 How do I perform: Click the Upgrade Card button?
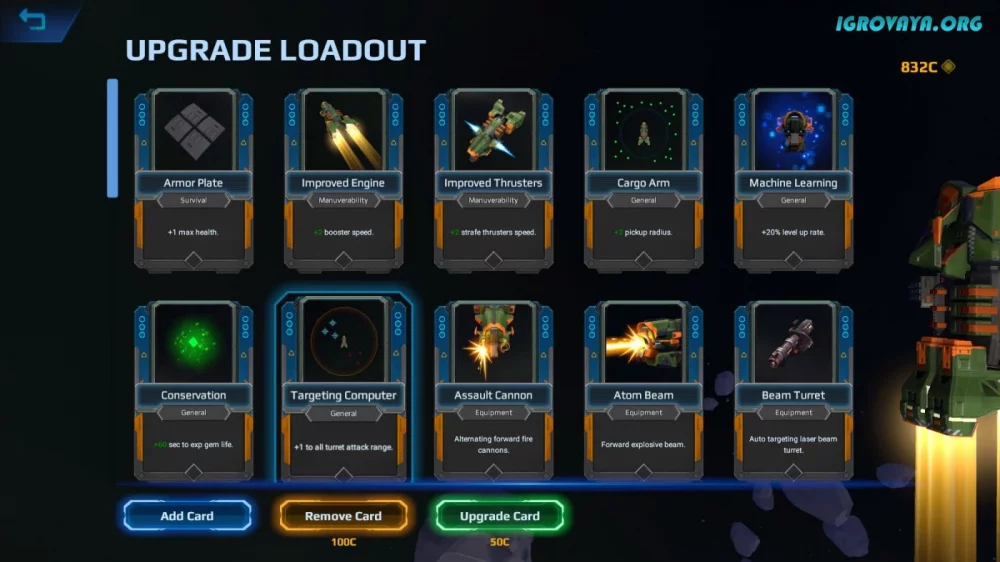point(499,516)
